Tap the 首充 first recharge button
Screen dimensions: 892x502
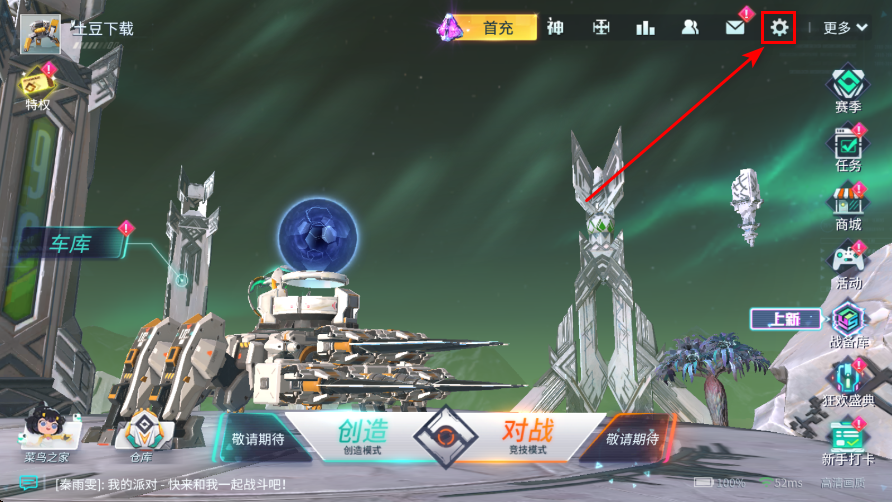(x=497, y=28)
